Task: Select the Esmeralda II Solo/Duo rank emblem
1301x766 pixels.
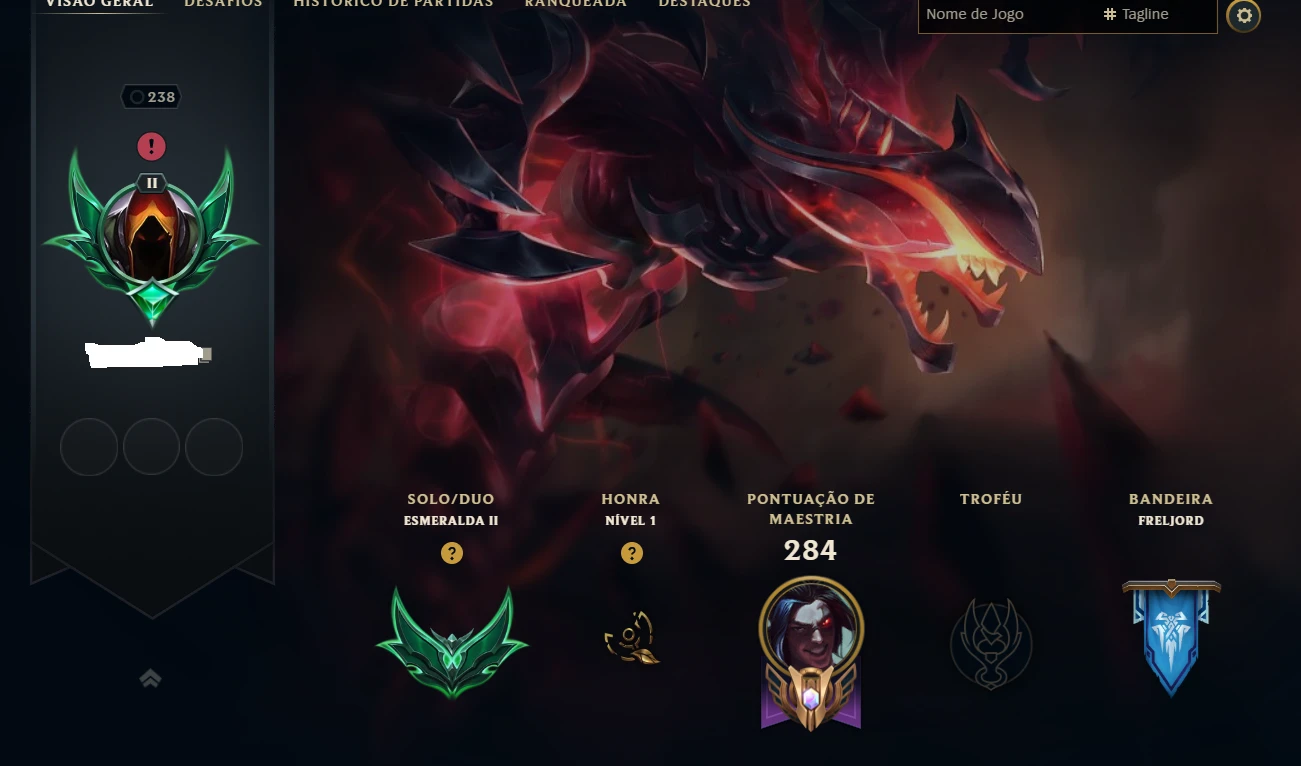Action: pyautogui.click(x=452, y=640)
